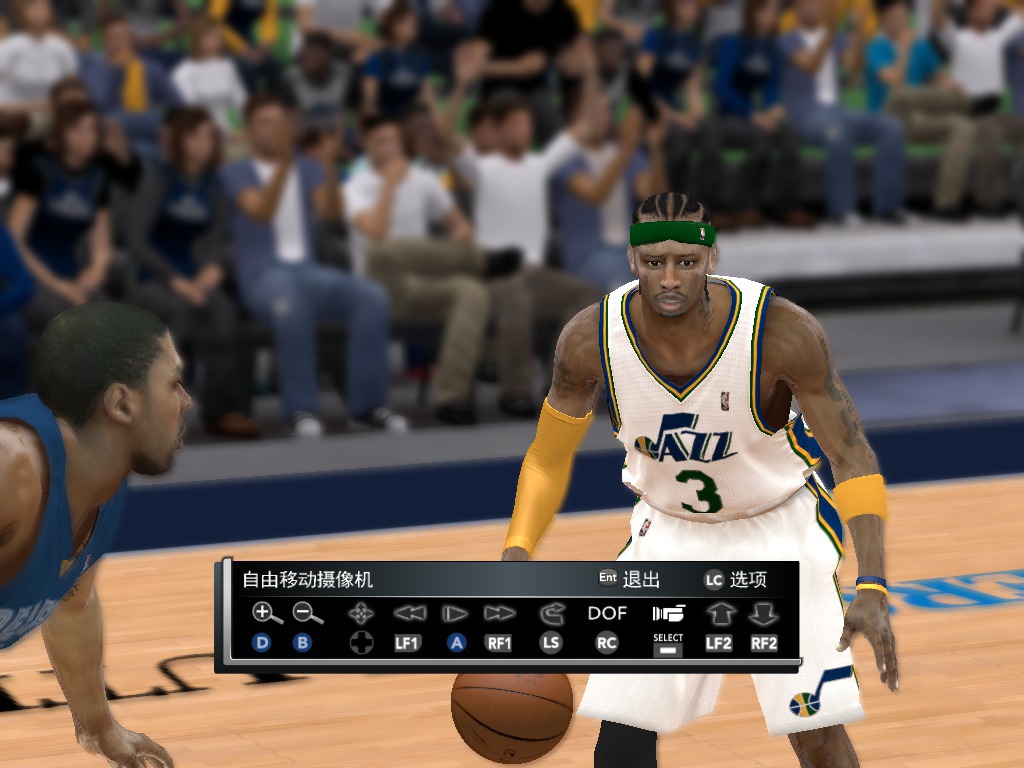Raise the camera with the up arrow icon

pos(719,613)
